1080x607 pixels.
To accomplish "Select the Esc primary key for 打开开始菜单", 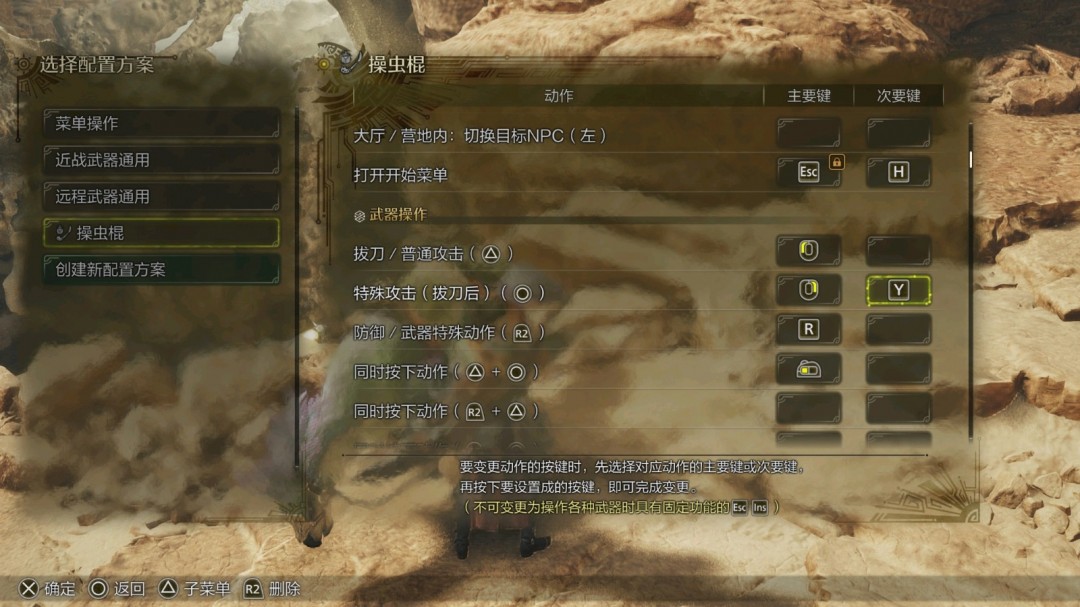I will (808, 172).
